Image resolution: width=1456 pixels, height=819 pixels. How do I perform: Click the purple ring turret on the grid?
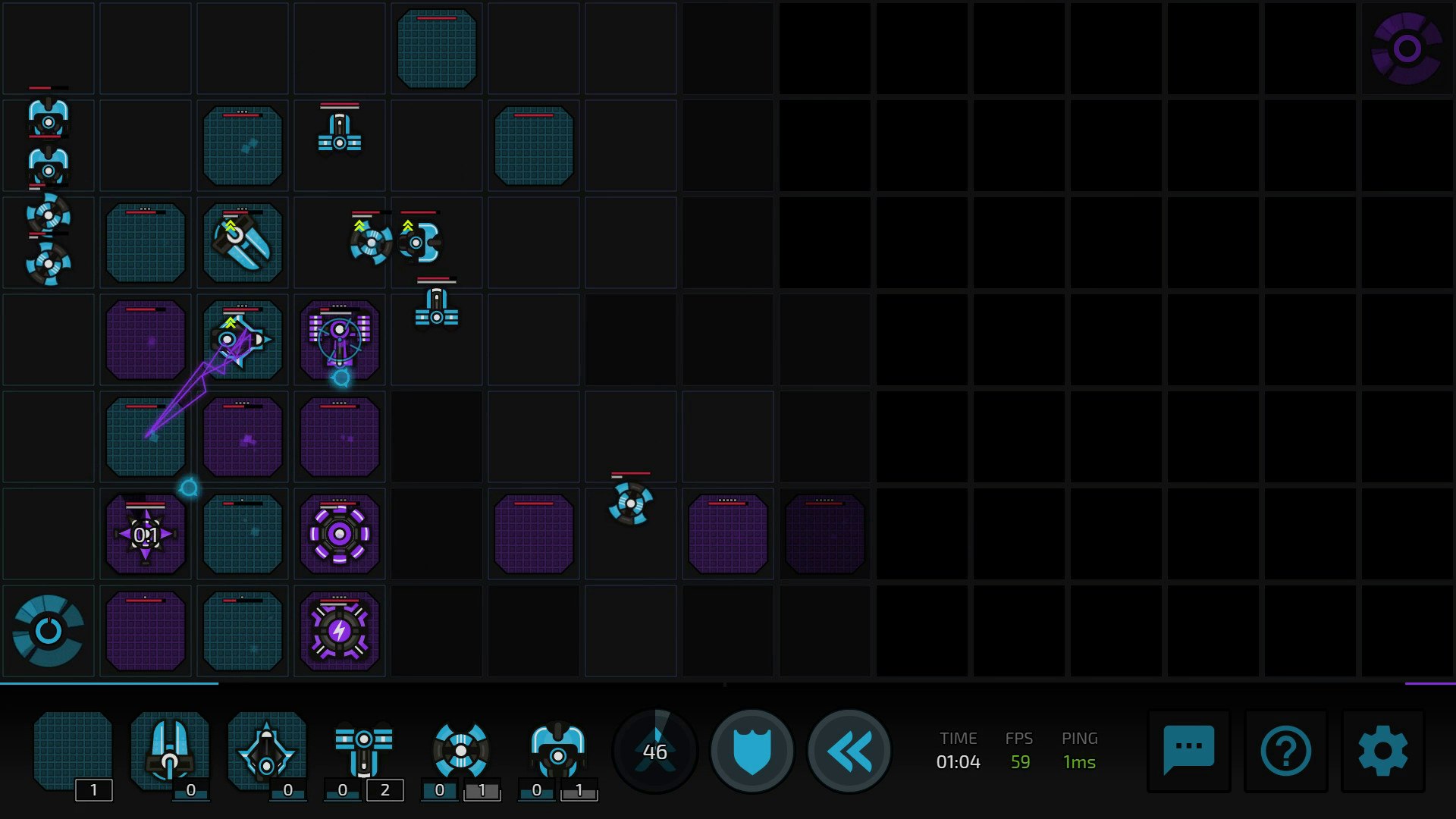(340, 533)
